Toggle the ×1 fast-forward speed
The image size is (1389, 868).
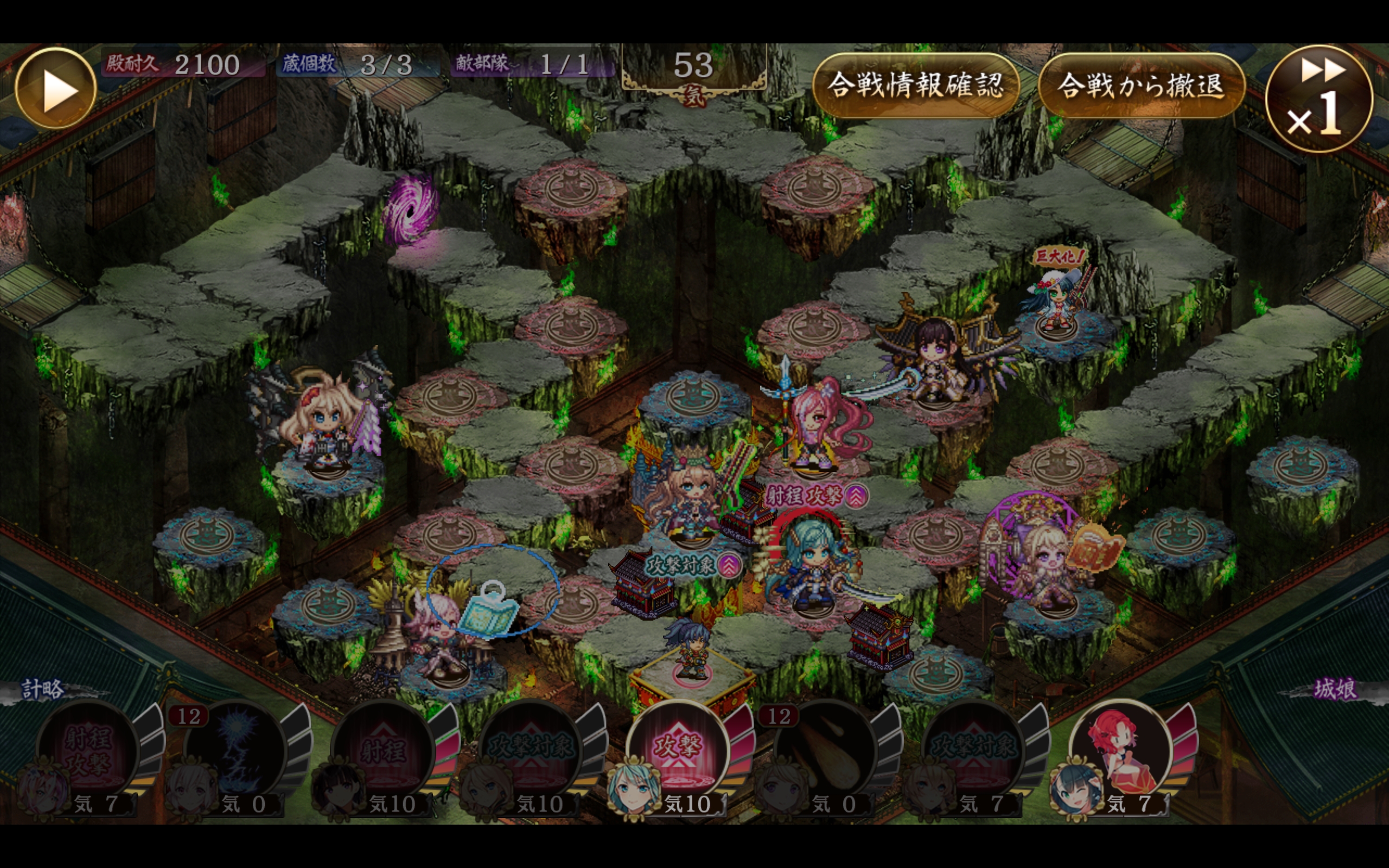tap(1319, 99)
